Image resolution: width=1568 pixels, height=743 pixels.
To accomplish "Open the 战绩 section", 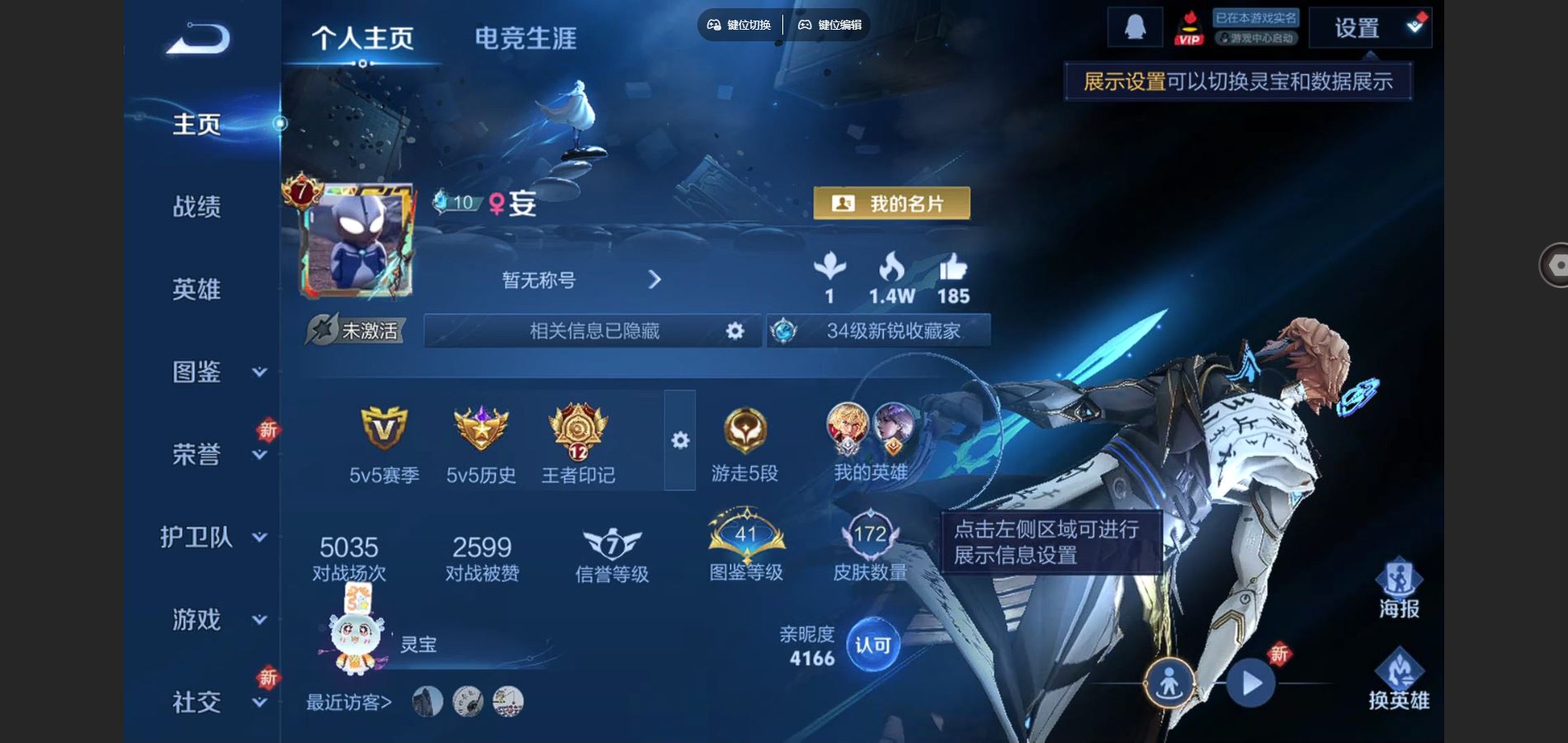I will click(x=196, y=206).
